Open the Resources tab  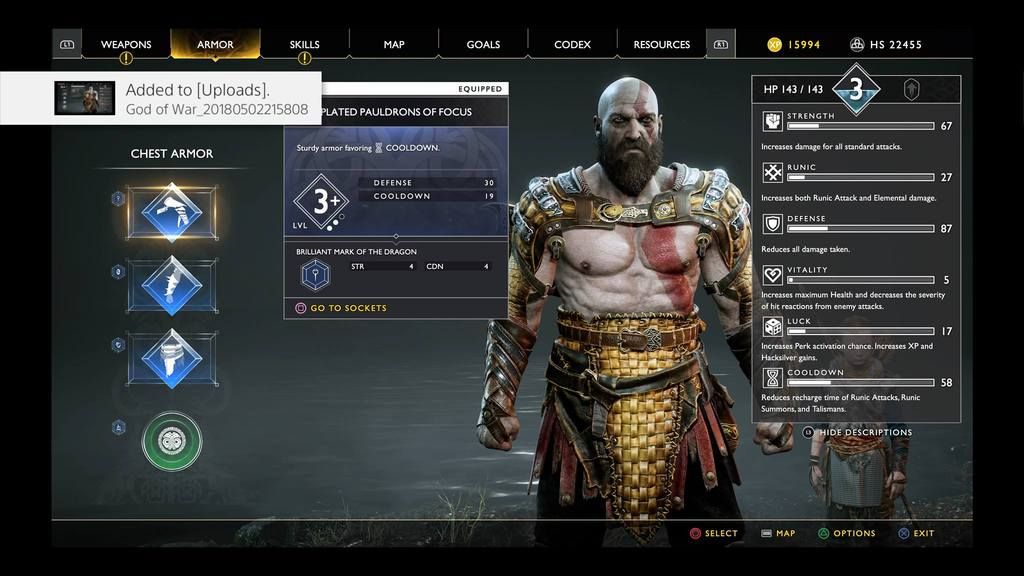661,45
